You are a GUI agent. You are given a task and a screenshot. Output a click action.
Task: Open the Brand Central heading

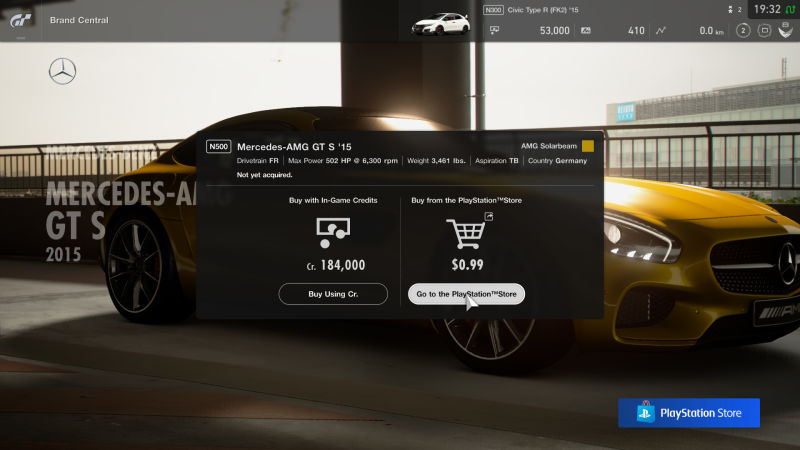point(79,20)
